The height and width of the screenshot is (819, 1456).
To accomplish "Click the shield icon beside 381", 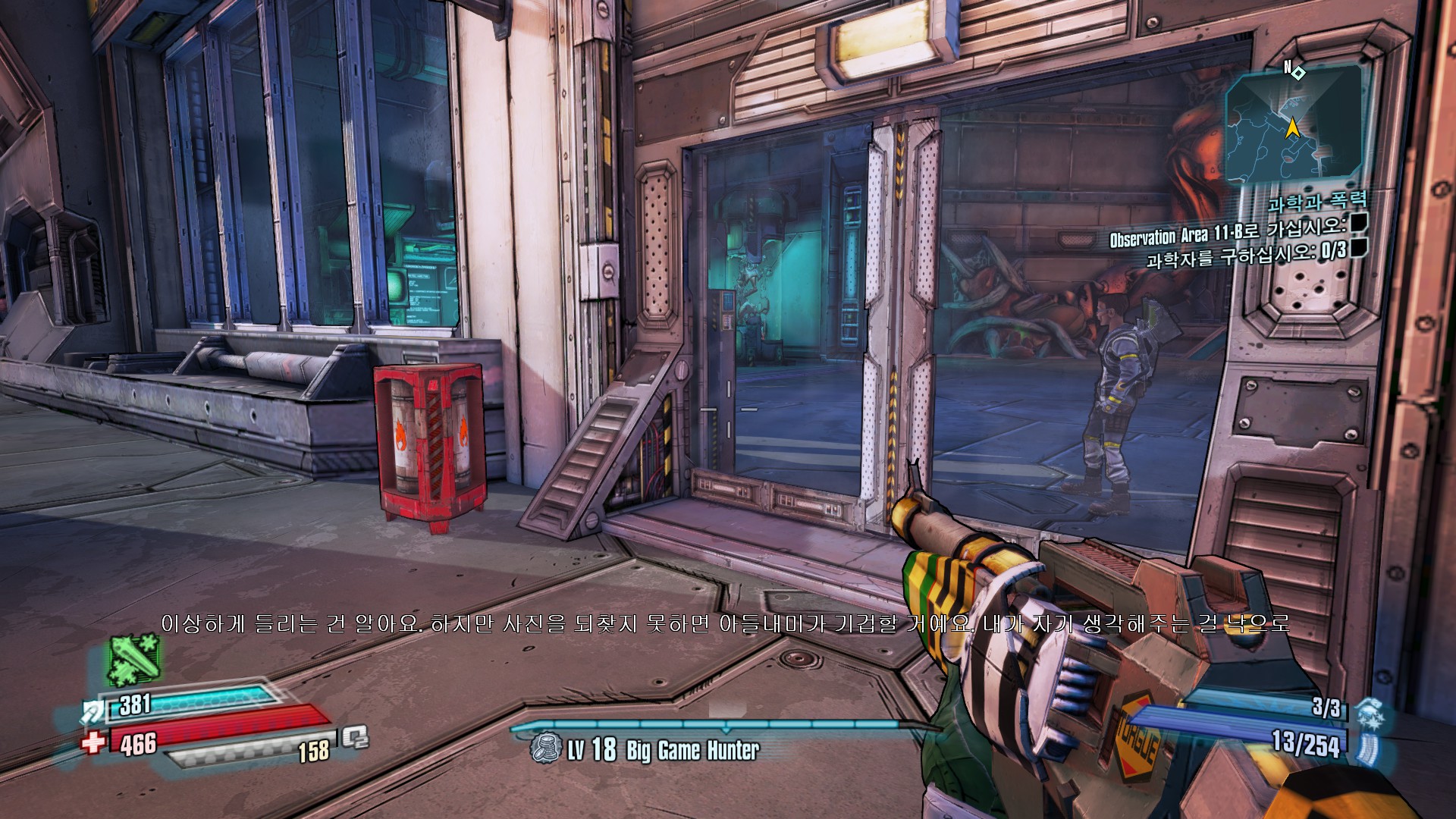I will point(94,711).
